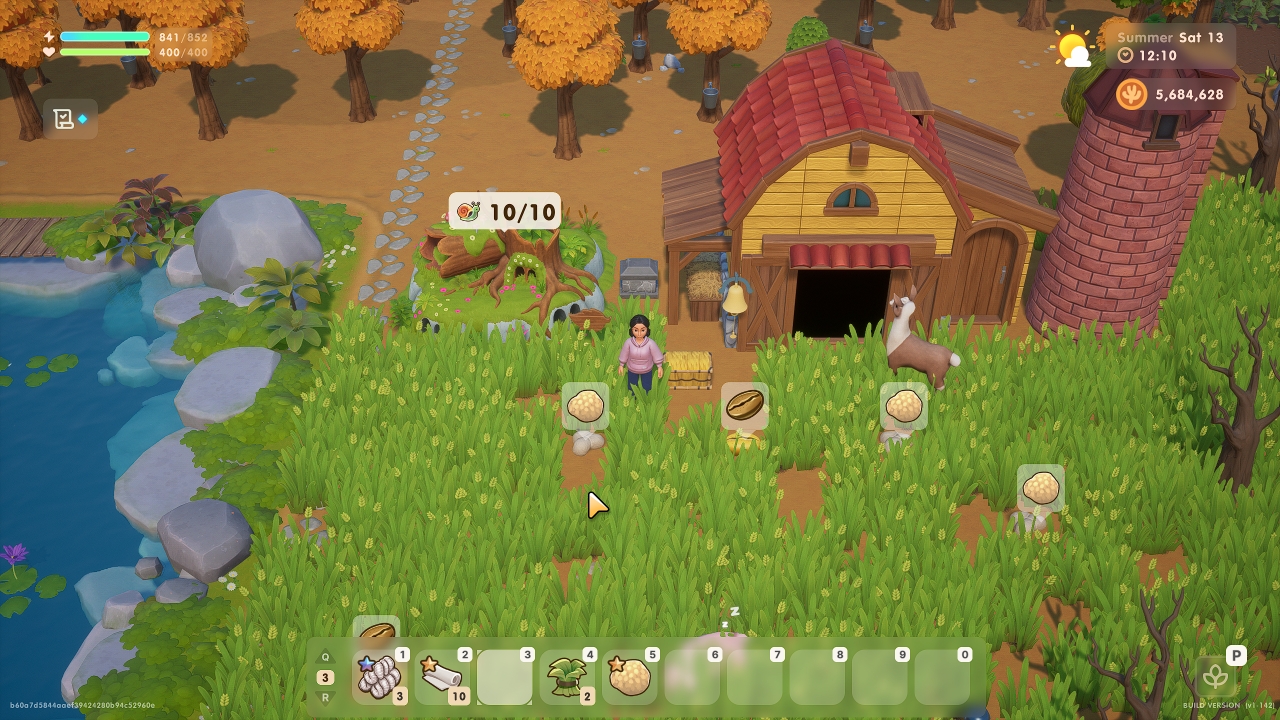Screen dimensions: 1280x720
Task: Select the starred egg in hotbar slot 5
Action: (627, 677)
